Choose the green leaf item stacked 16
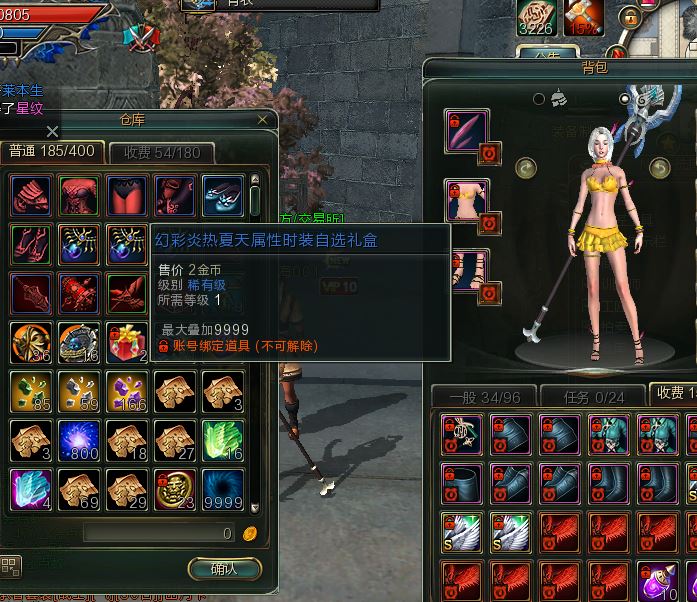 click(x=223, y=440)
